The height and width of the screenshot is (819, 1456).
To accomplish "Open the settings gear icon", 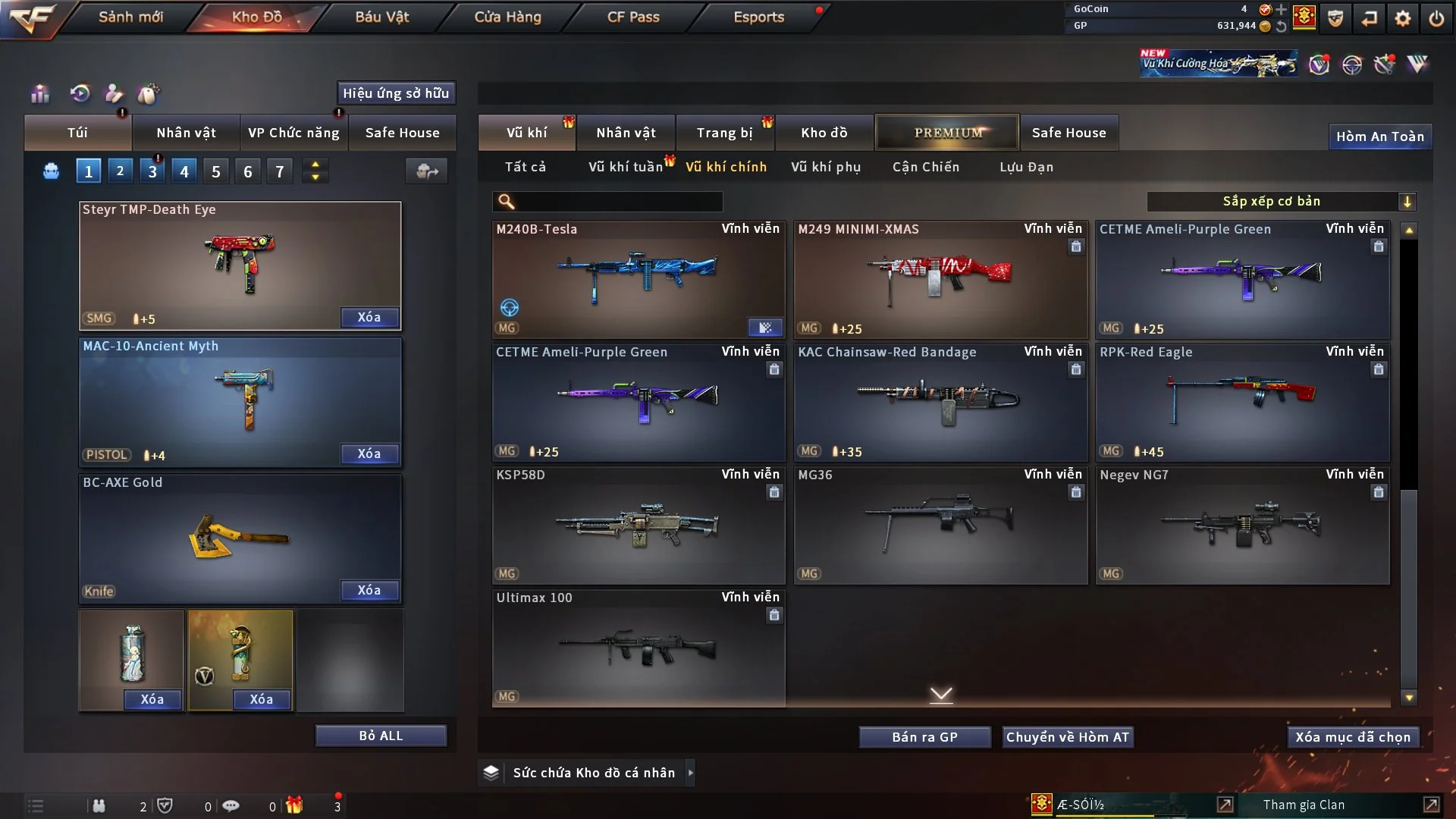I will (x=1403, y=18).
